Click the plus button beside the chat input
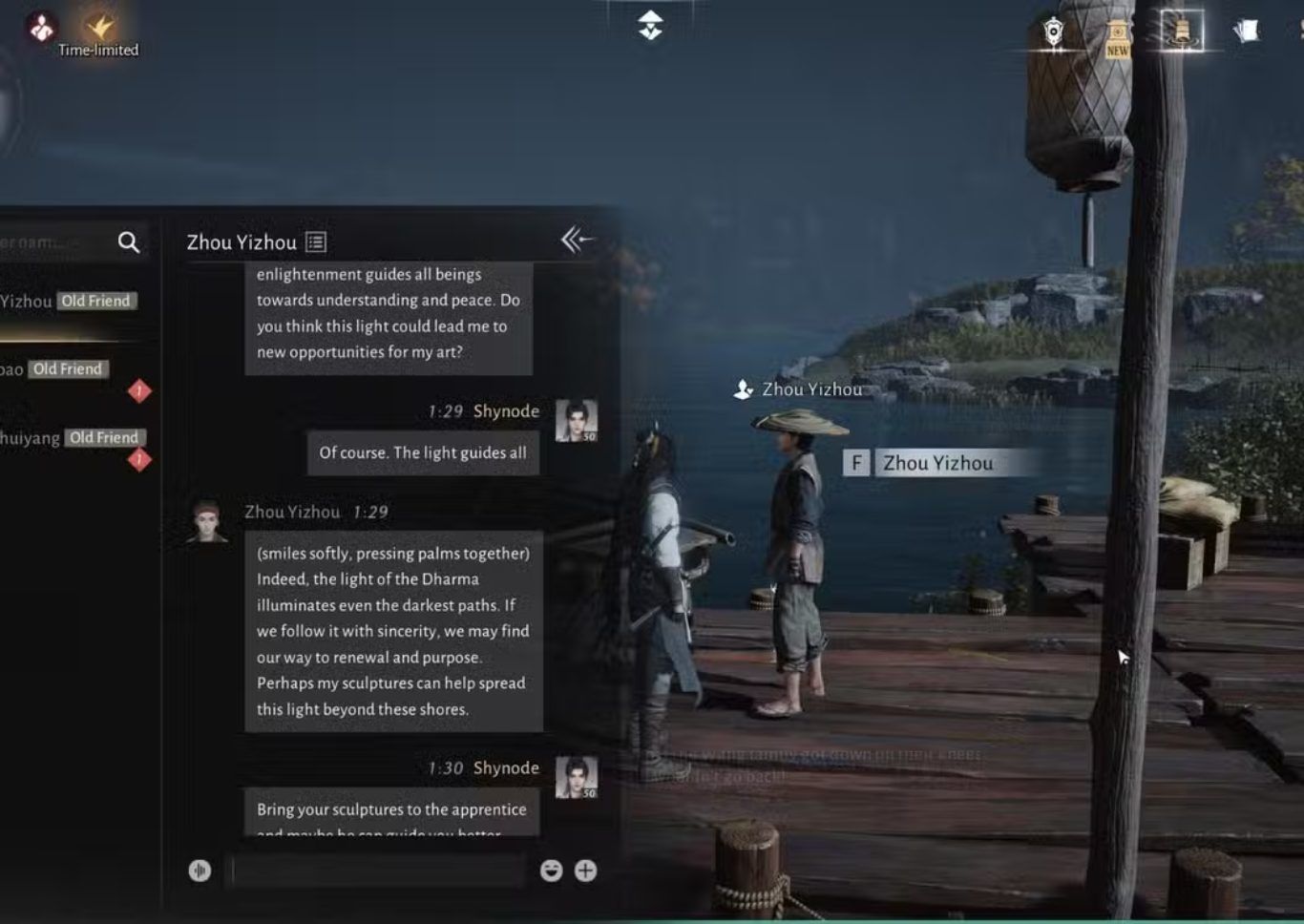The width and height of the screenshot is (1304, 924). (x=585, y=871)
